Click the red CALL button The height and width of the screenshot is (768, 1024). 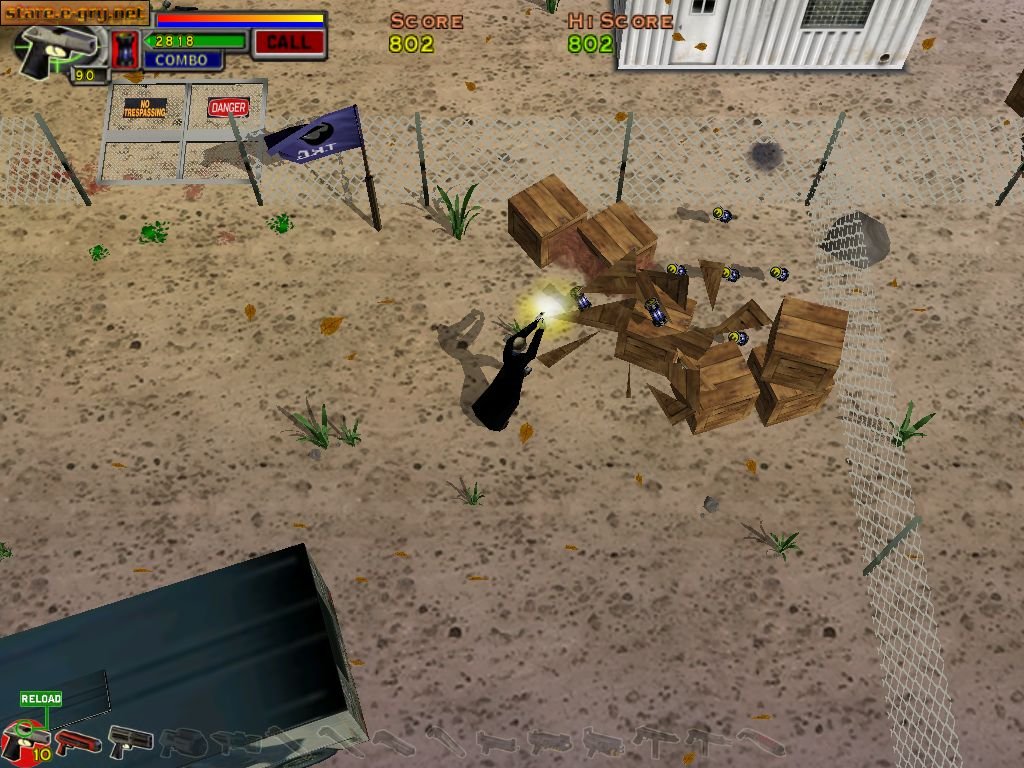tap(288, 42)
